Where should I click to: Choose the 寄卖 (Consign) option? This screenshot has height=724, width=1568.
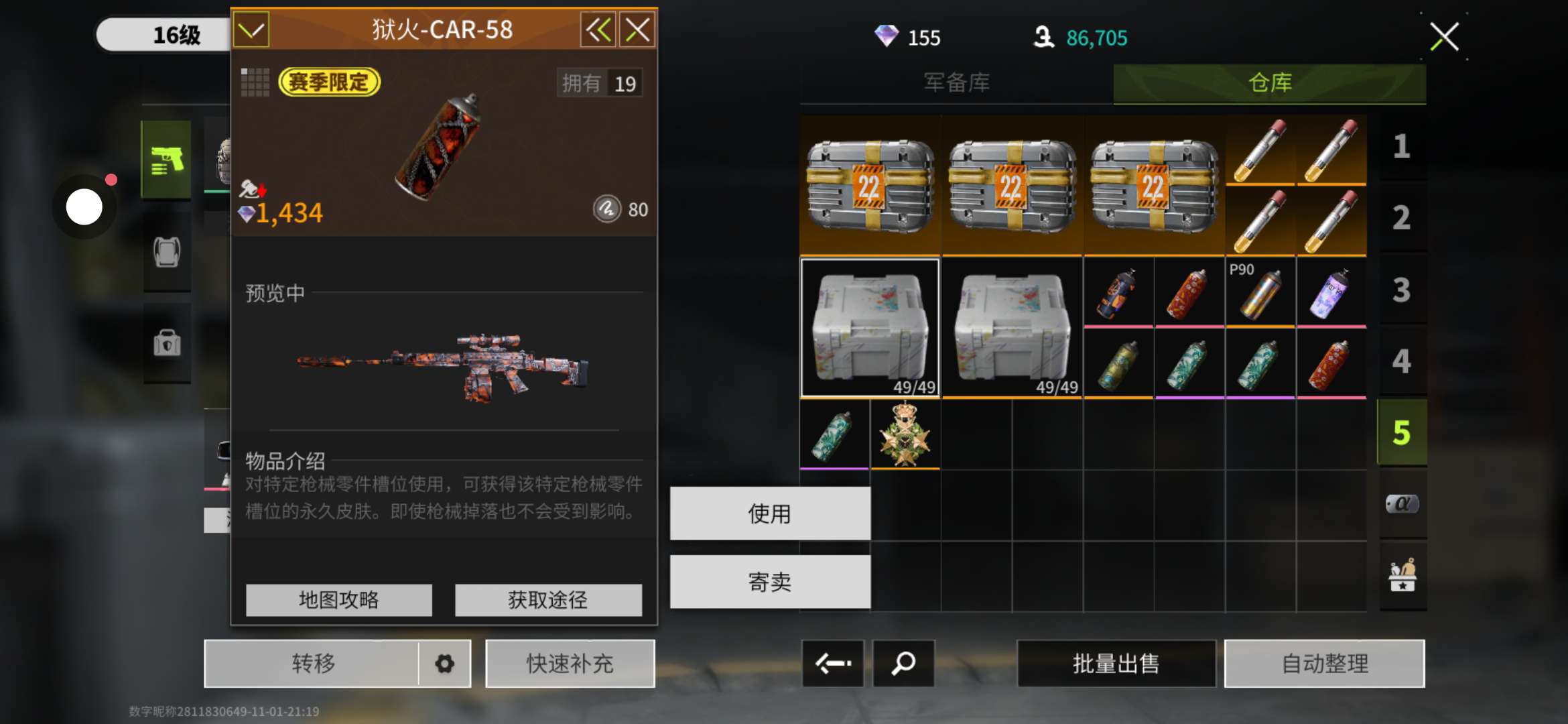(x=770, y=582)
